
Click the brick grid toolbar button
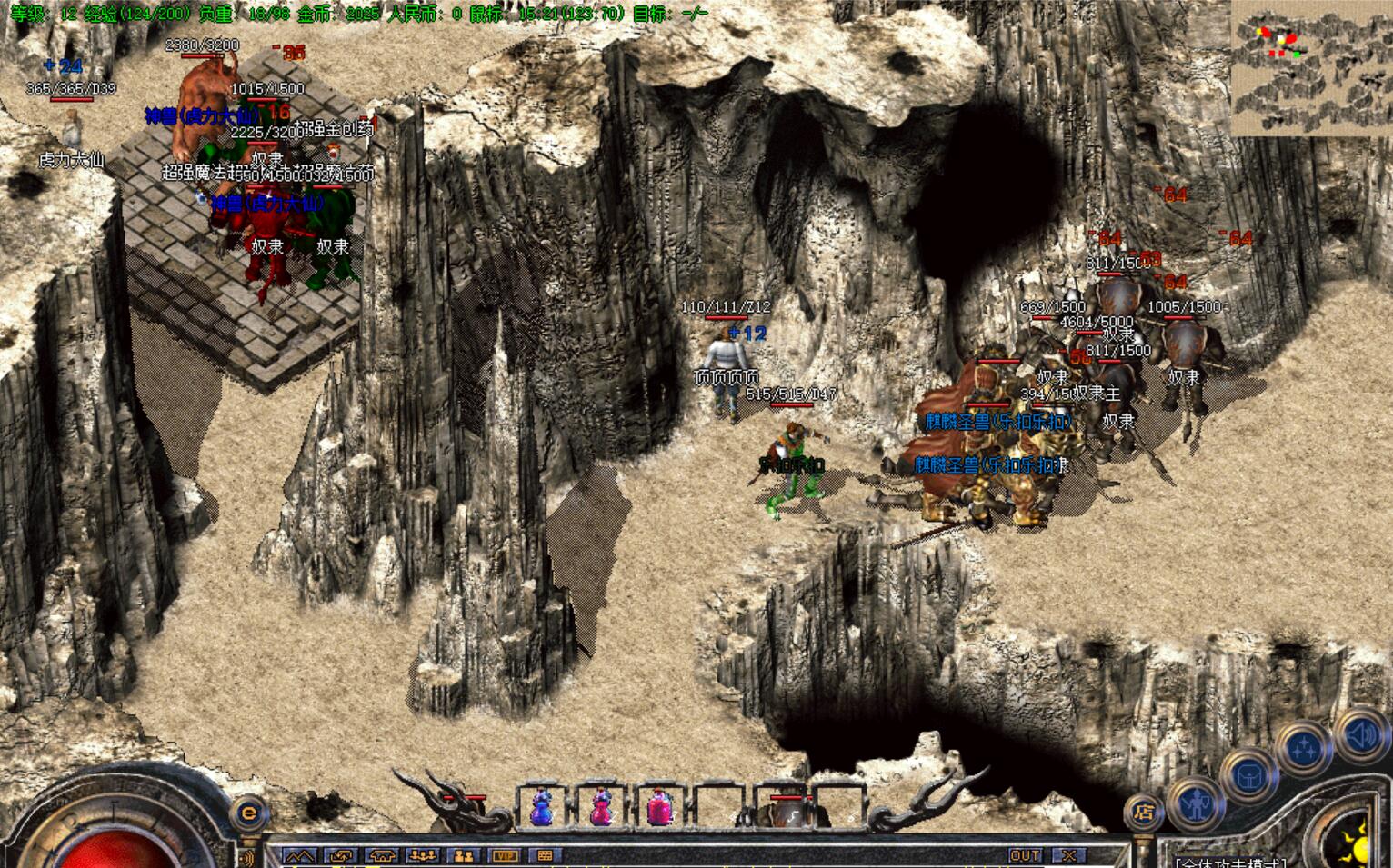point(545,855)
